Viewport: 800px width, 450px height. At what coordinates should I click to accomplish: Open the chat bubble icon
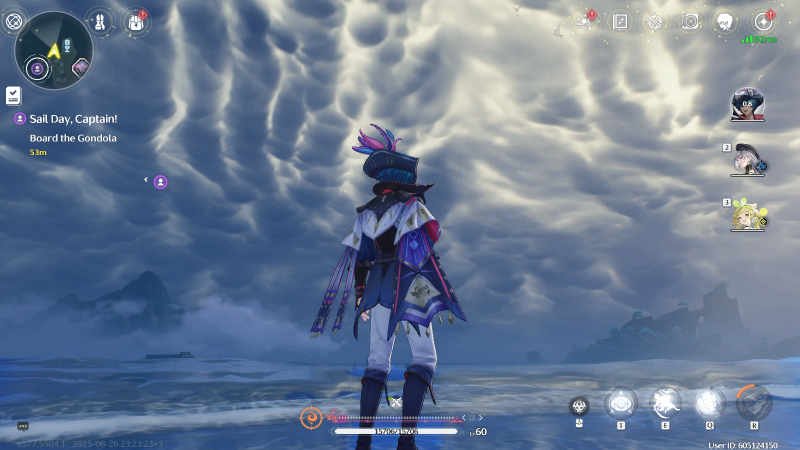click(22, 426)
